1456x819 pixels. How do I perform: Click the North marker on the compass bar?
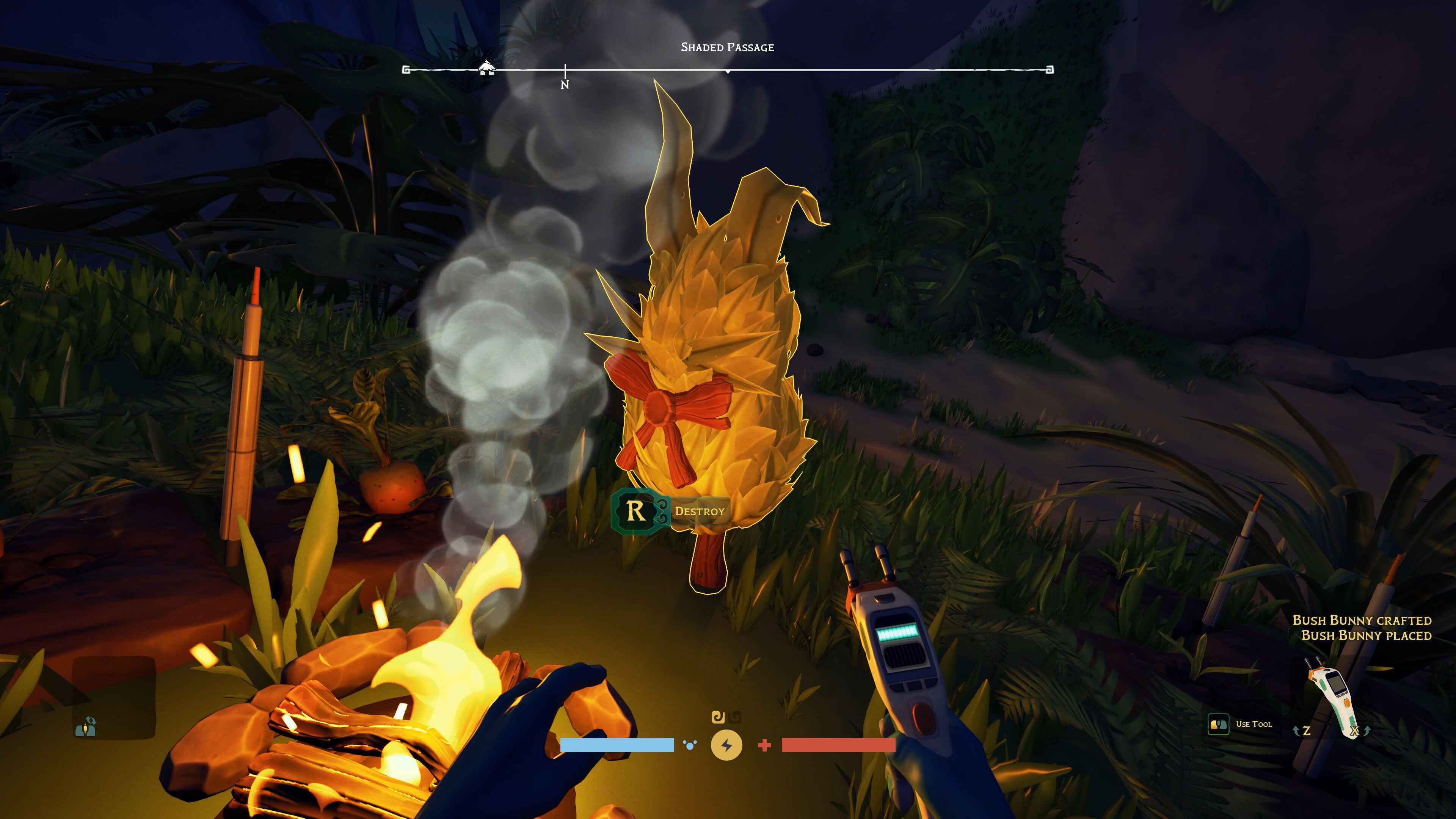point(565,84)
